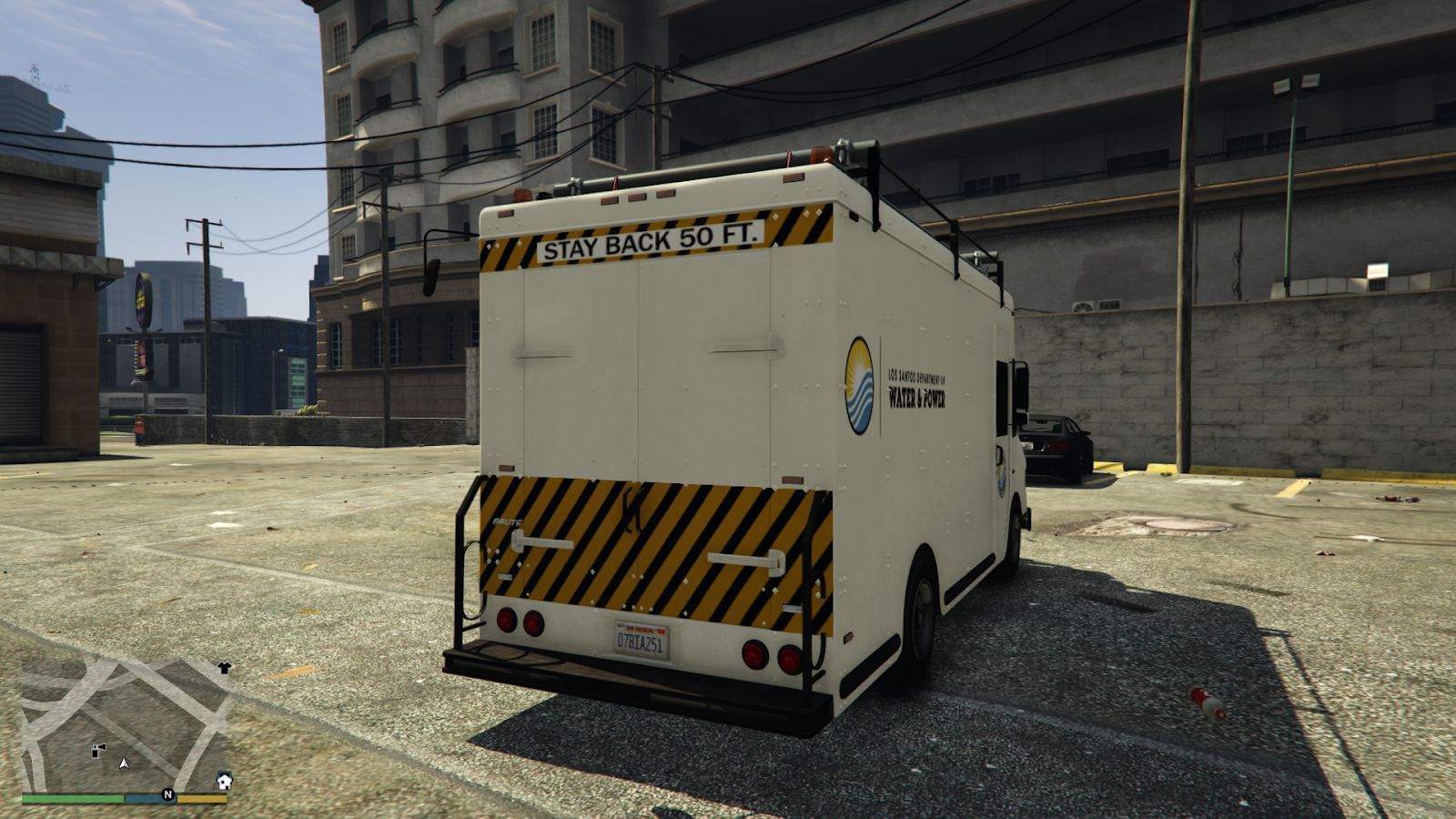Select the camera blip on the minimap
The image size is (1456, 819).
click(98, 749)
